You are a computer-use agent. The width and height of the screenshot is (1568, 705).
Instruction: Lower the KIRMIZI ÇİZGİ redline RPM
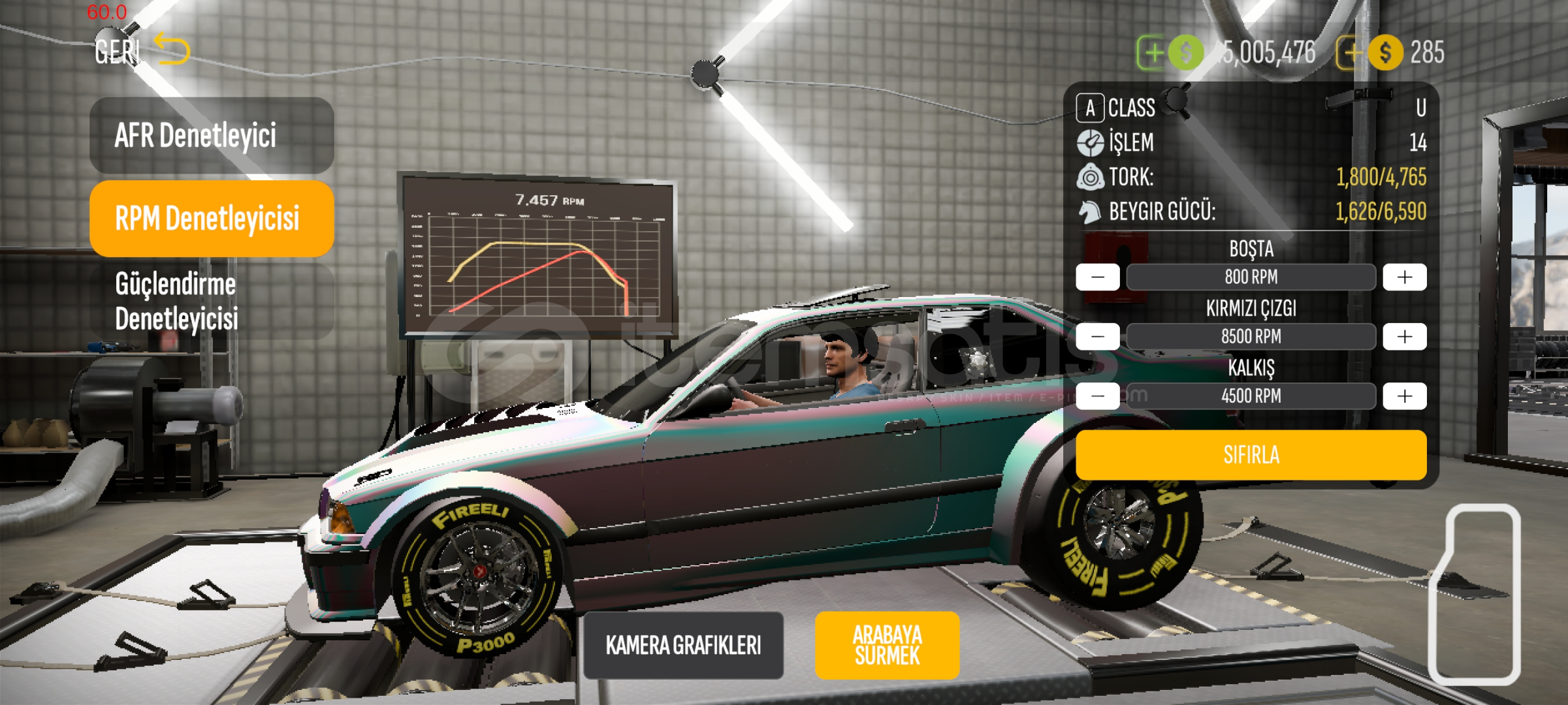1098,337
